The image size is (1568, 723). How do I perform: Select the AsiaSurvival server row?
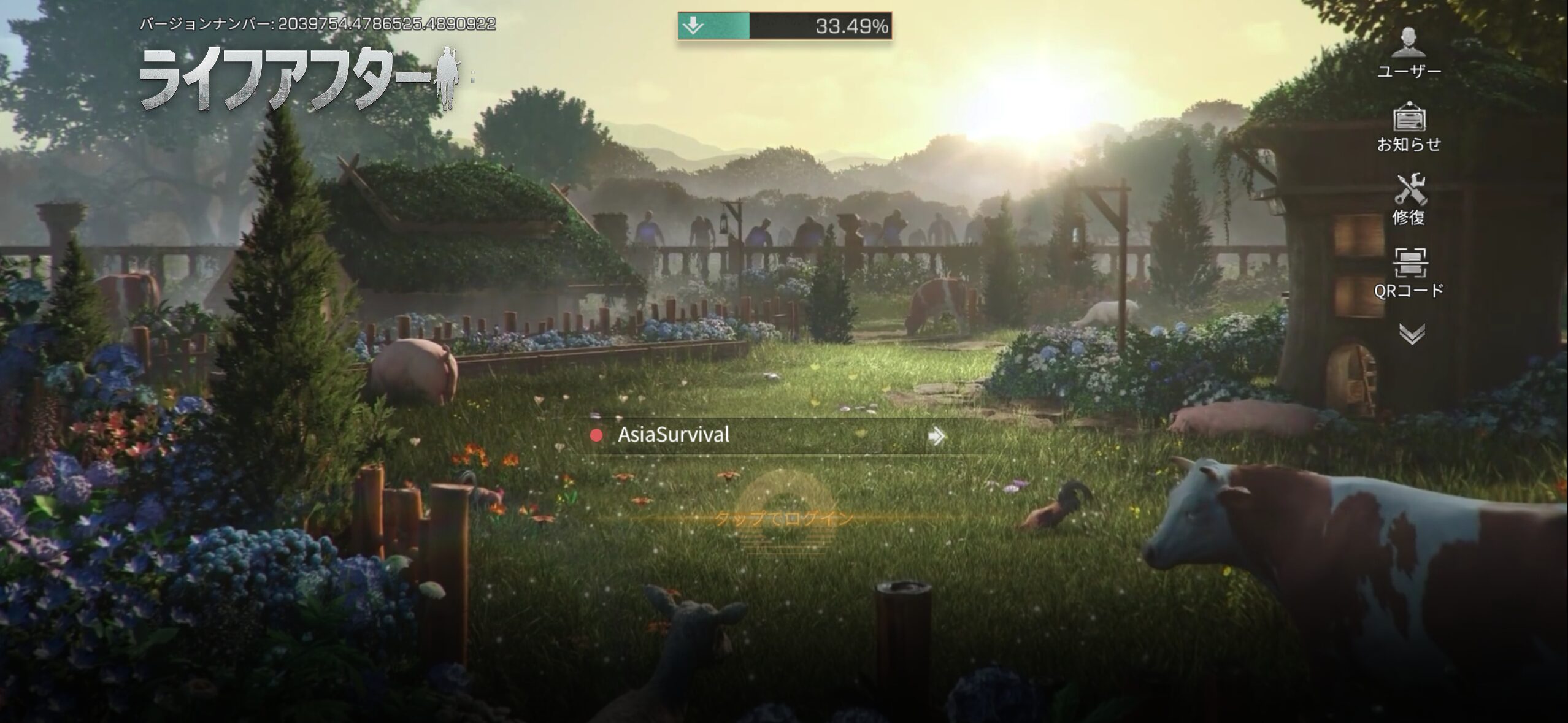coord(767,435)
